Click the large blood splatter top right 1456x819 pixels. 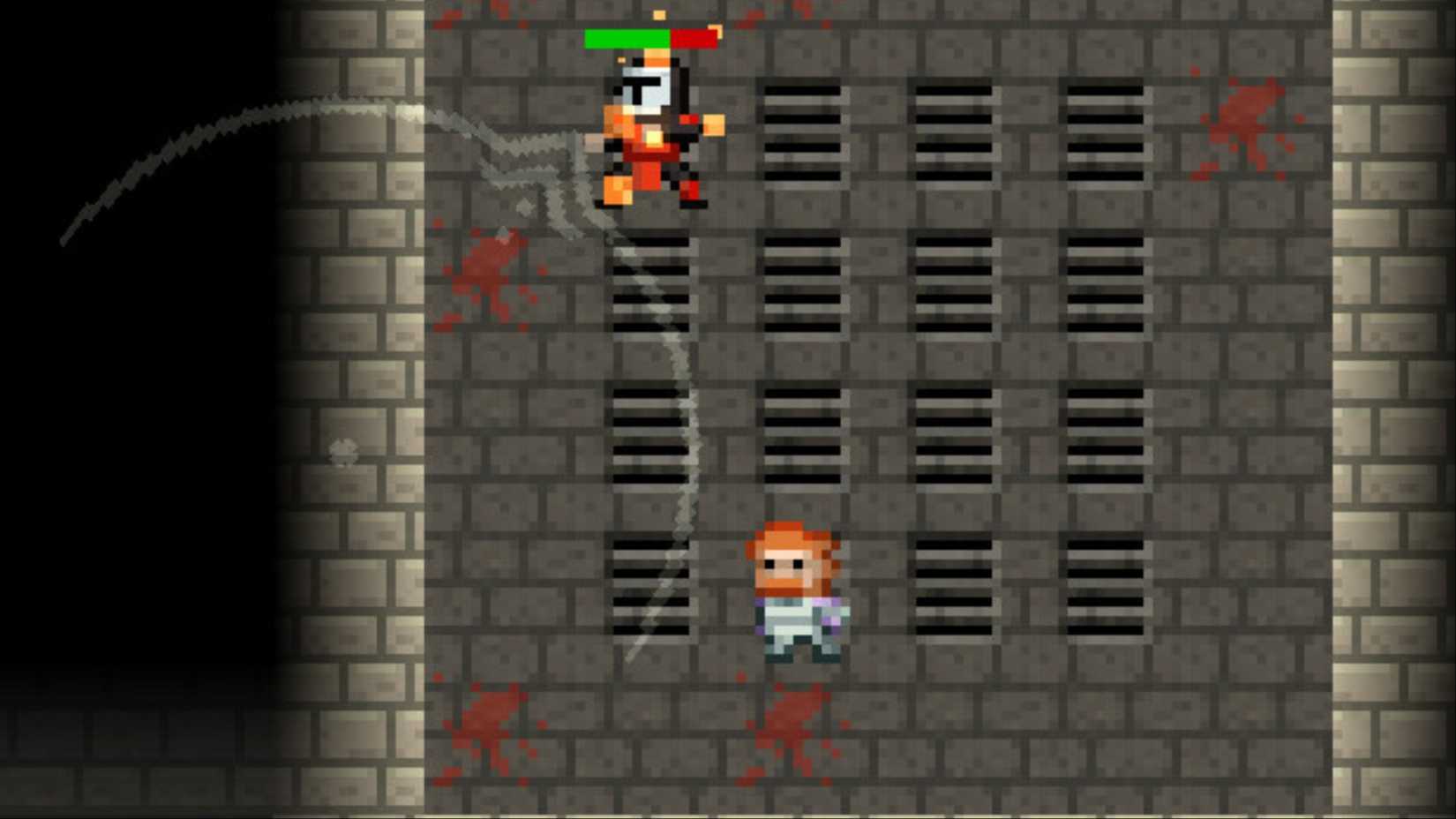tap(1244, 115)
